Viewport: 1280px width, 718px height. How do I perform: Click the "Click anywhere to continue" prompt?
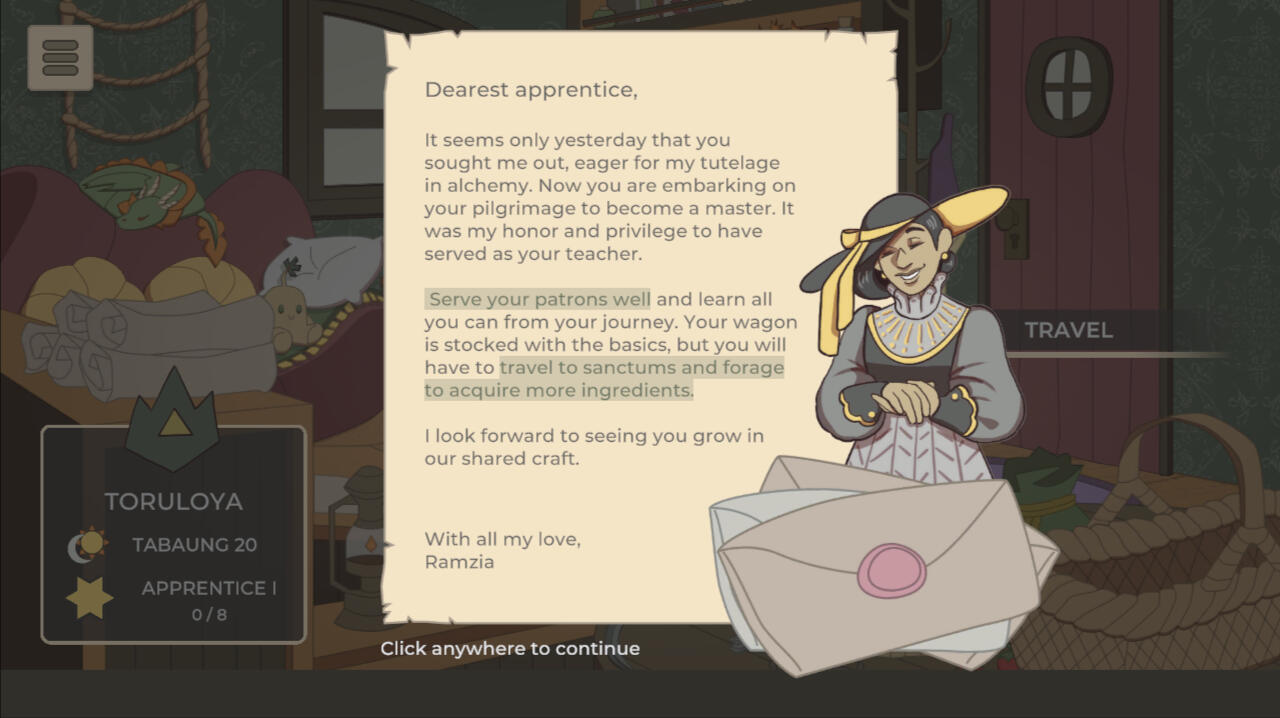(510, 648)
